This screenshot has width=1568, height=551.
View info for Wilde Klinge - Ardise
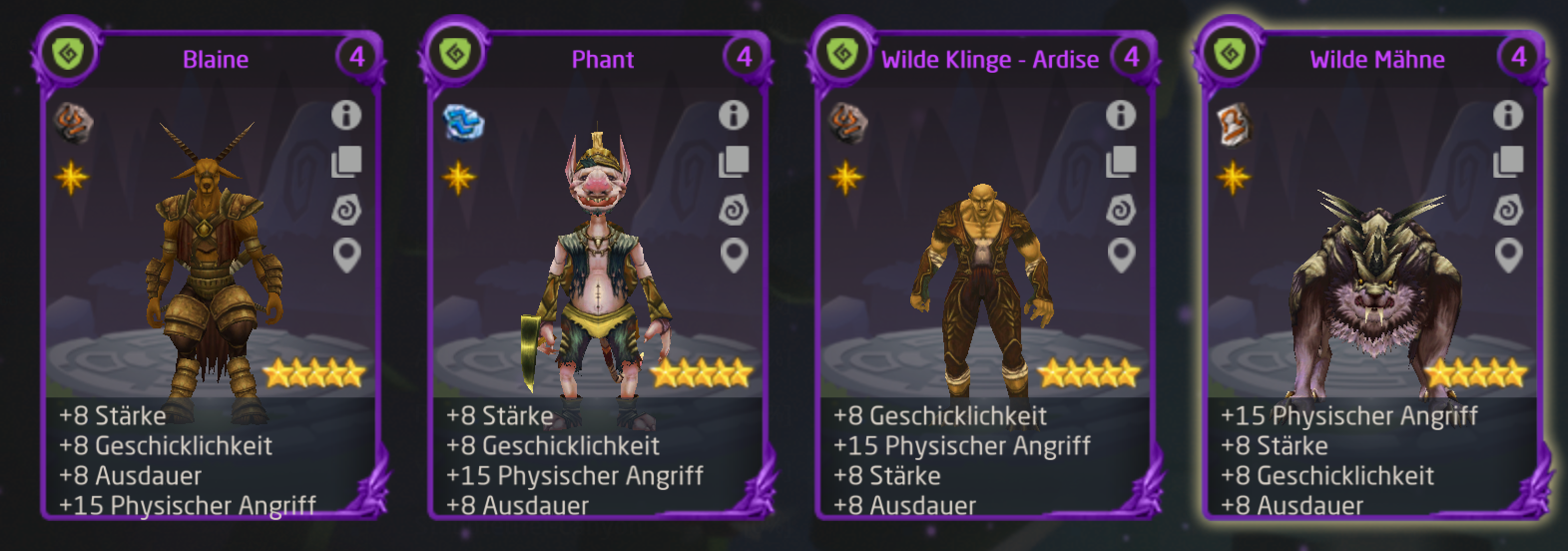1121,115
